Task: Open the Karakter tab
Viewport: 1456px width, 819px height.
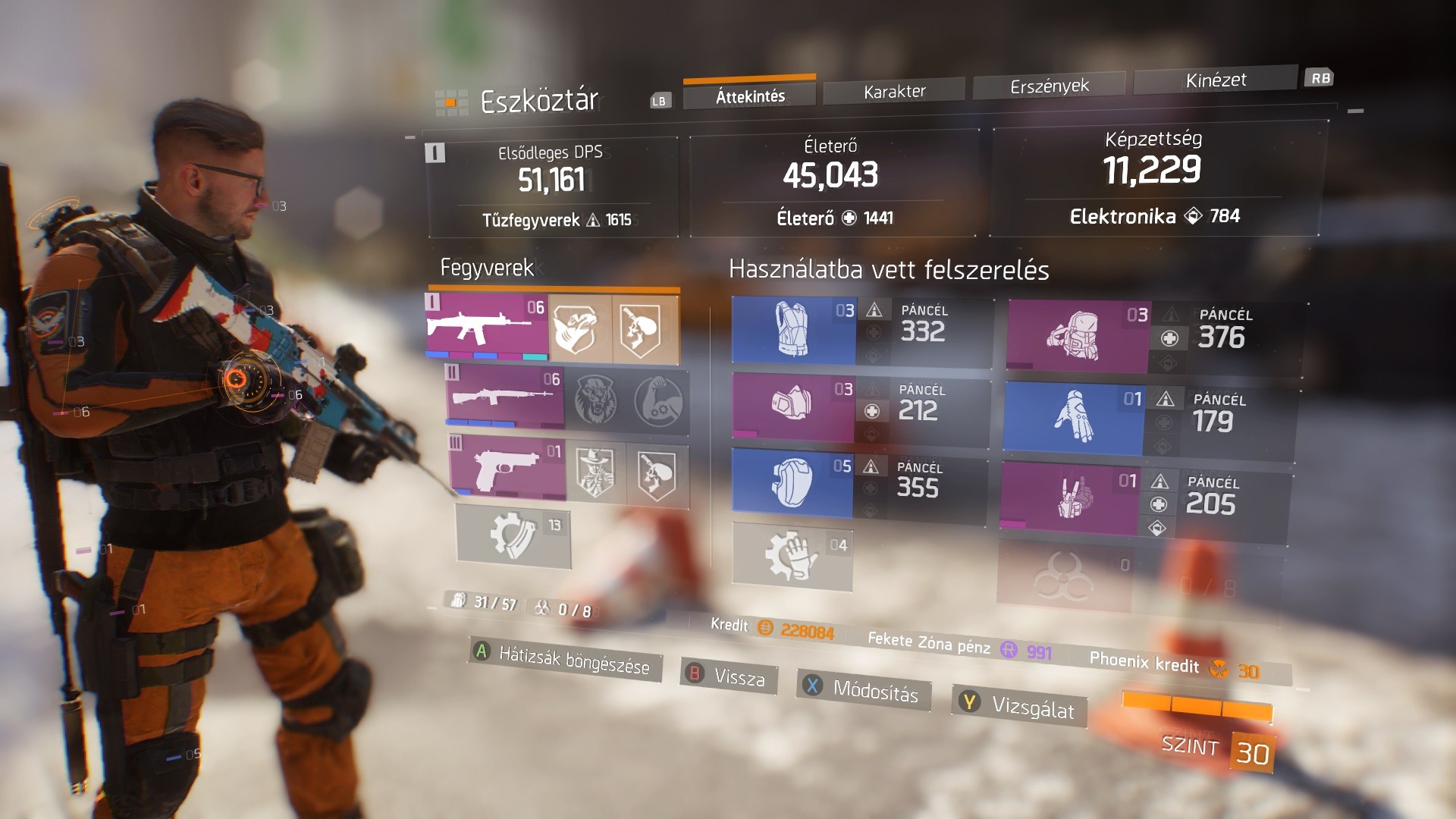Action: click(x=894, y=91)
